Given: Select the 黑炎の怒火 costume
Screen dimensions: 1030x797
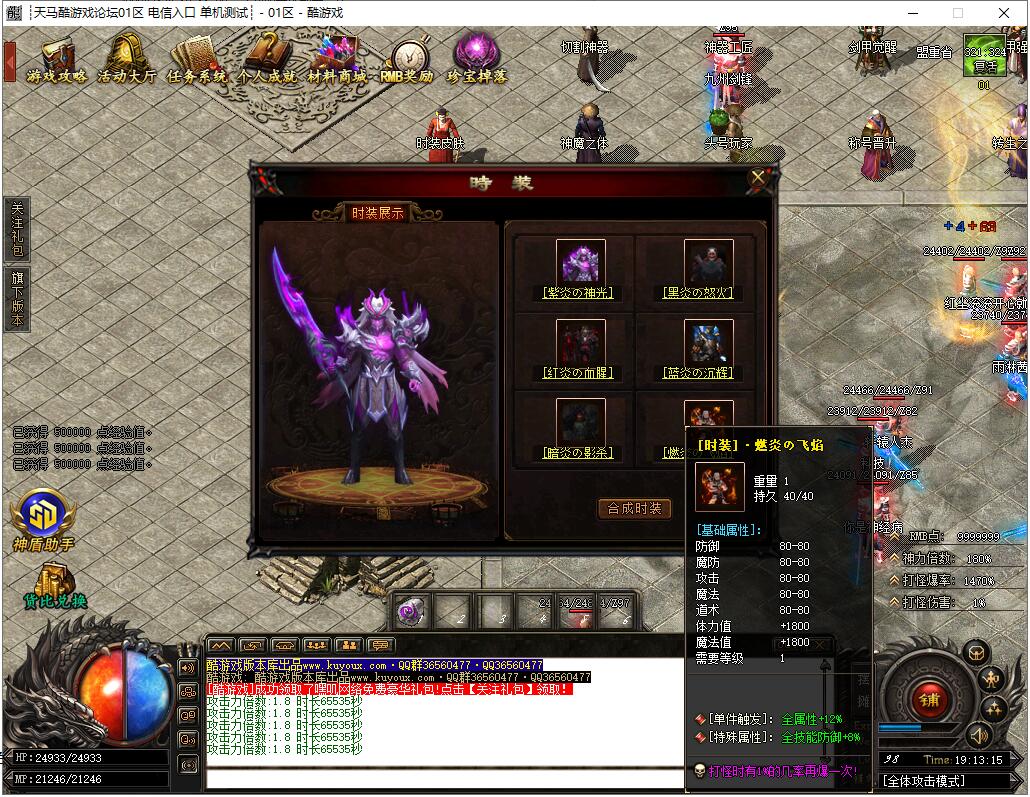Looking at the screenshot, I should point(708,263).
